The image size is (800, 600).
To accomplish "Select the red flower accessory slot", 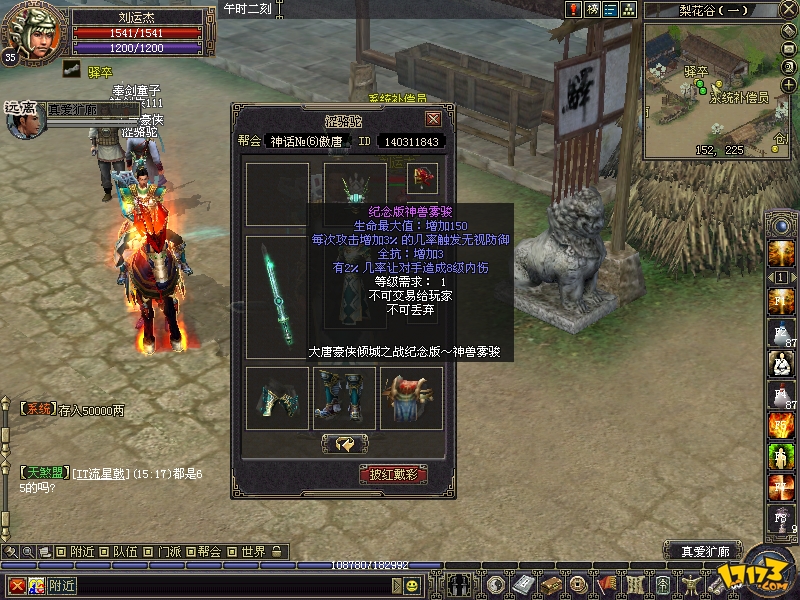I will pyautogui.click(x=423, y=179).
